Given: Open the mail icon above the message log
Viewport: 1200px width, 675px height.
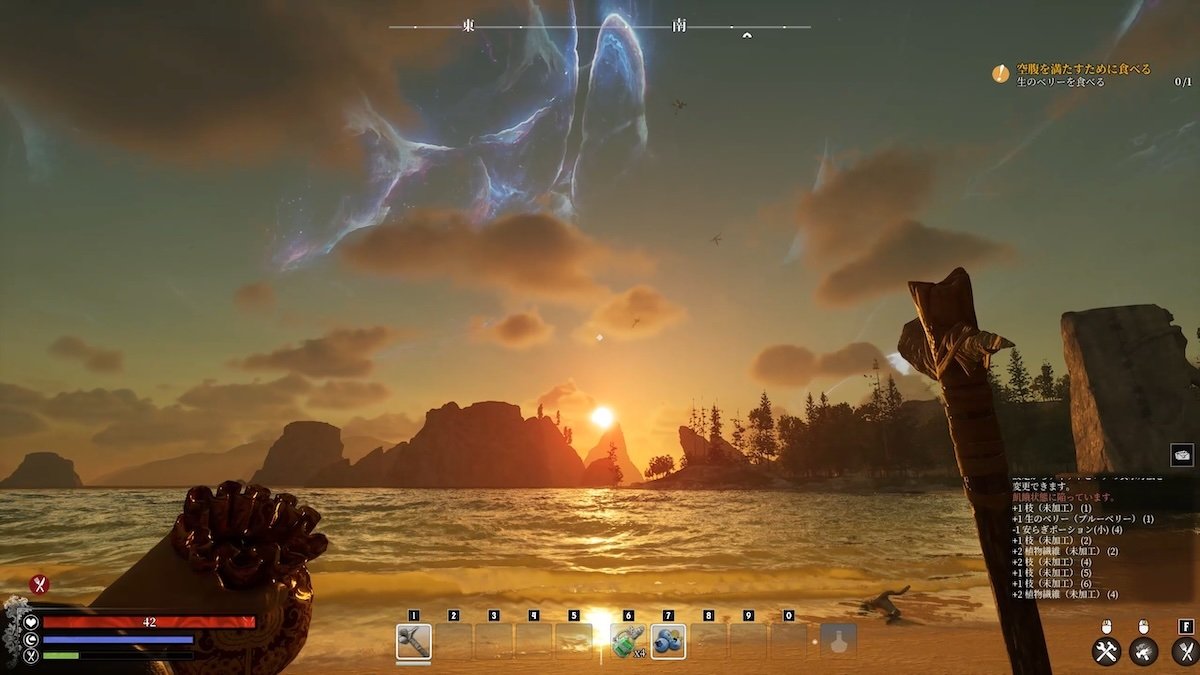Looking at the screenshot, I should 1182,455.
